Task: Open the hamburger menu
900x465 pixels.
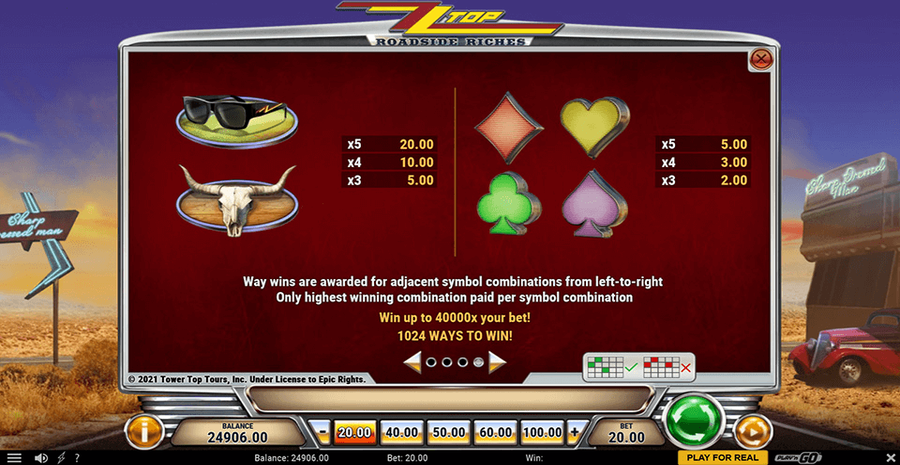Action: tap(14, 458)
